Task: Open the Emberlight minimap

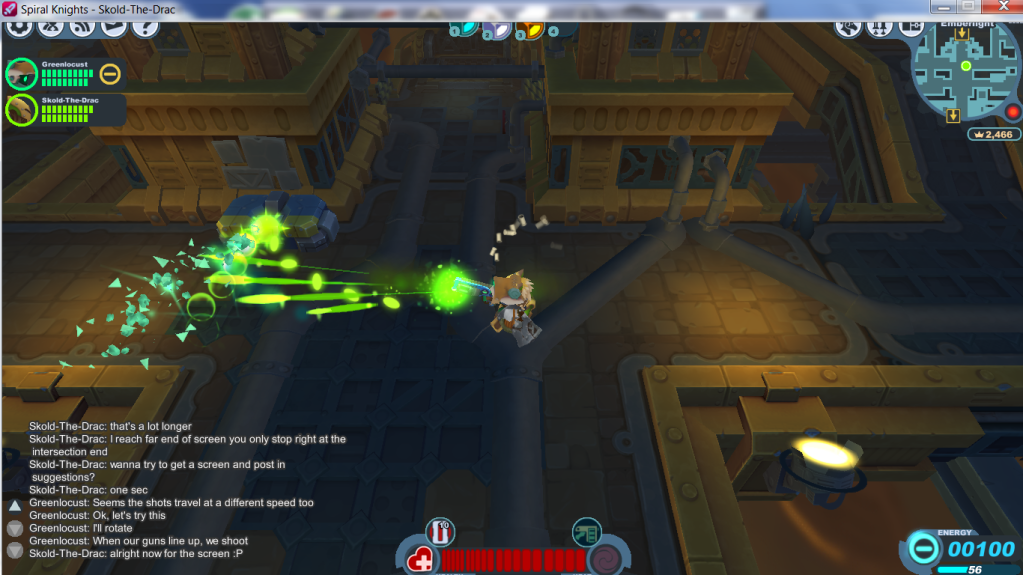Action: tap(965, 68)
